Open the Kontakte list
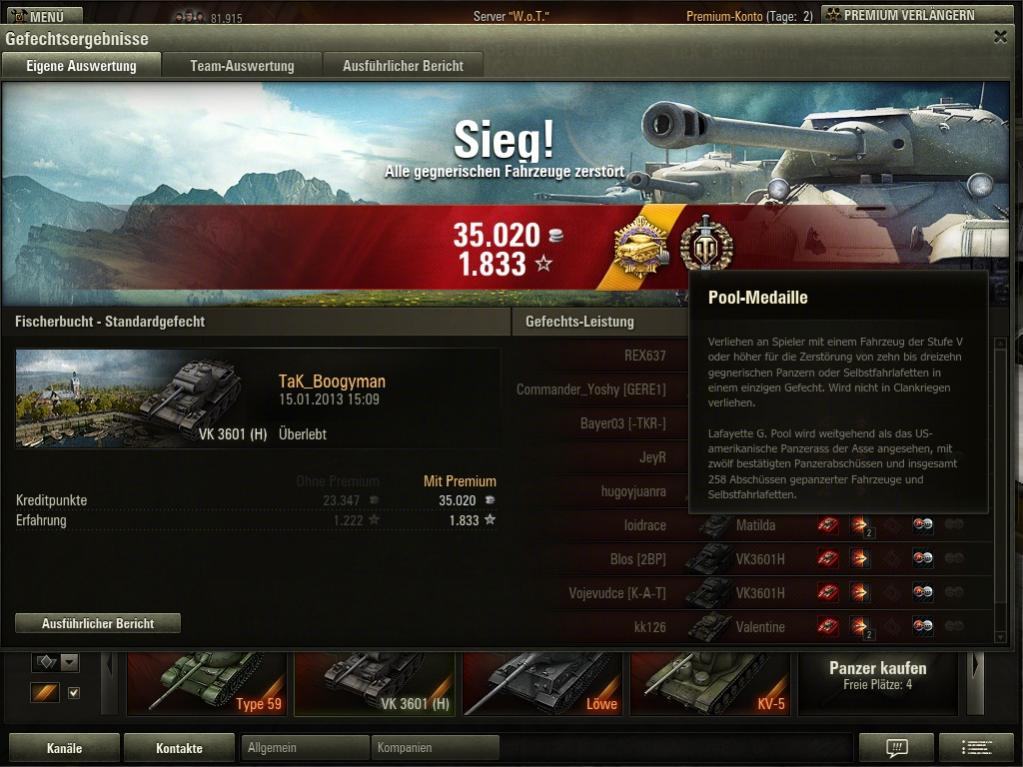The height and width of the screenshot is (767, 1023). pyautogui.click(x=179, y=748)
